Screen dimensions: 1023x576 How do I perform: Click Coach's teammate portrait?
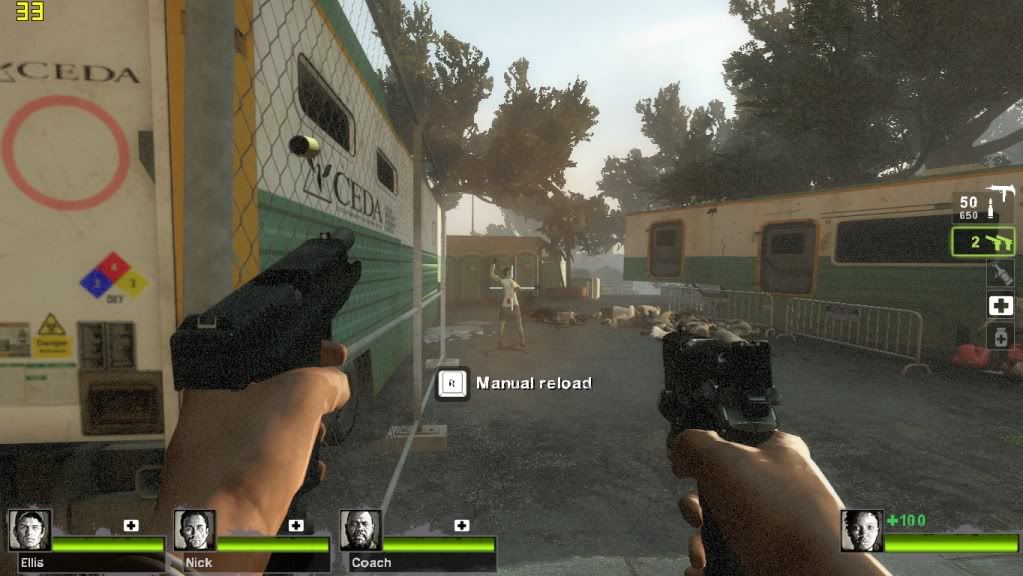coord(360,530)
